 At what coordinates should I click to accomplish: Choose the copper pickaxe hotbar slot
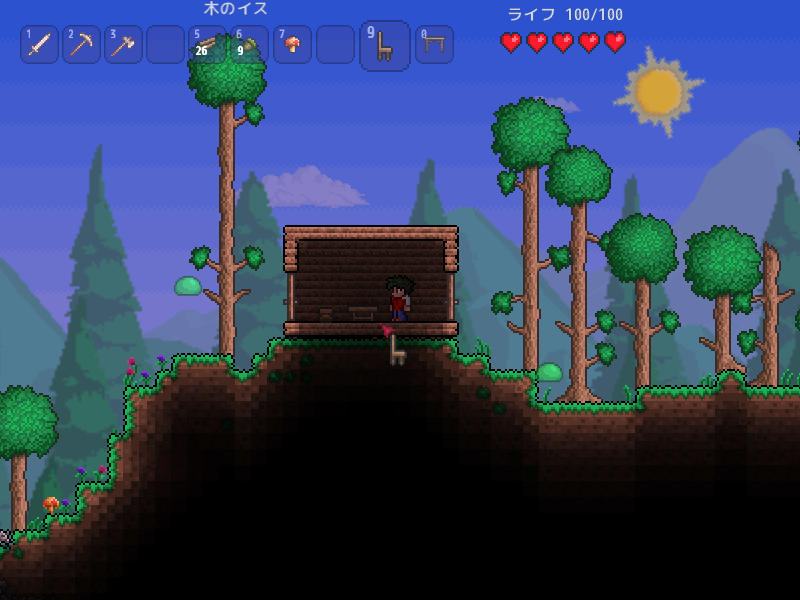(81, 45)
